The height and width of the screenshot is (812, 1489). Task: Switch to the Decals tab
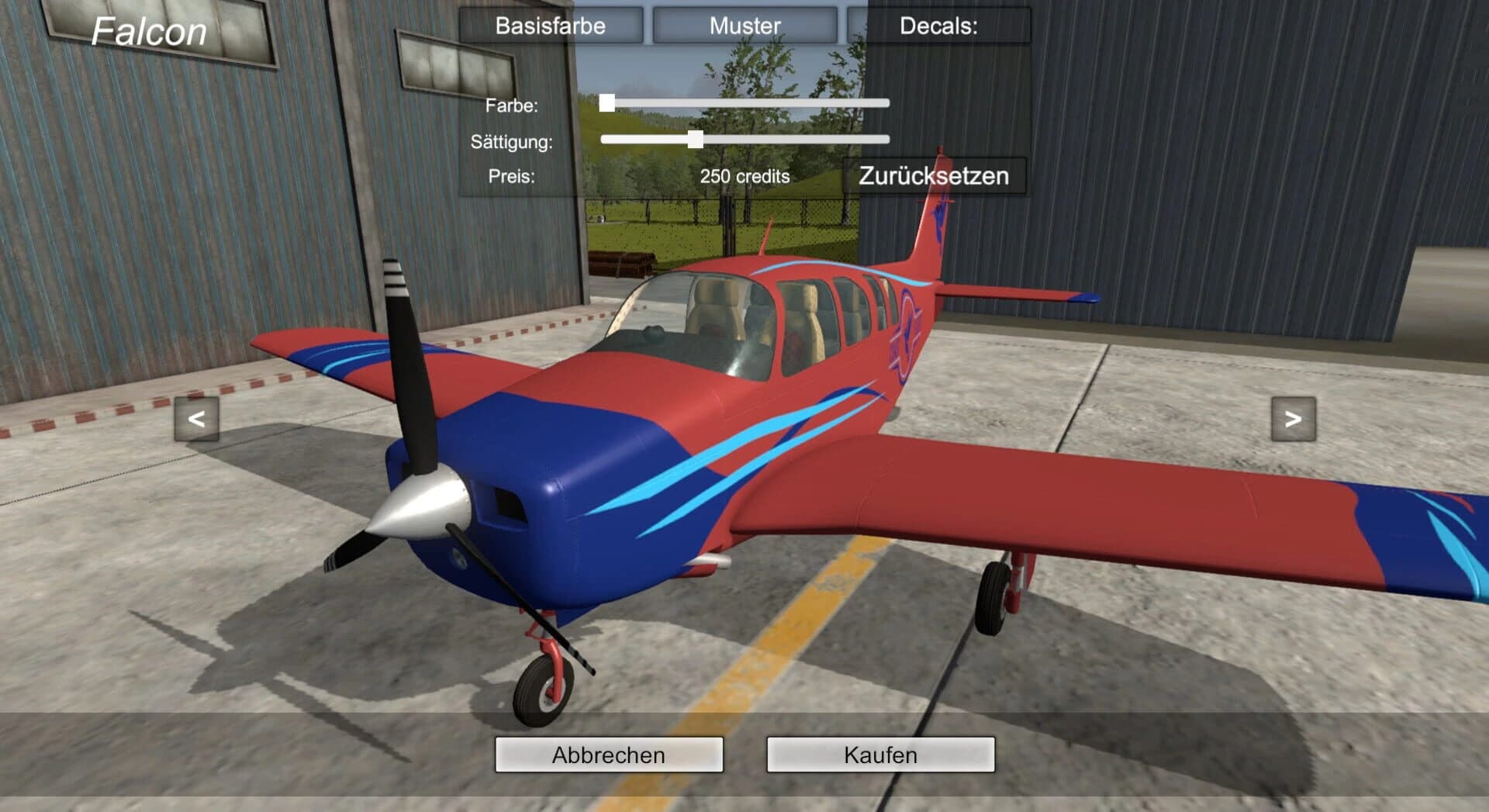pos(939,25)
